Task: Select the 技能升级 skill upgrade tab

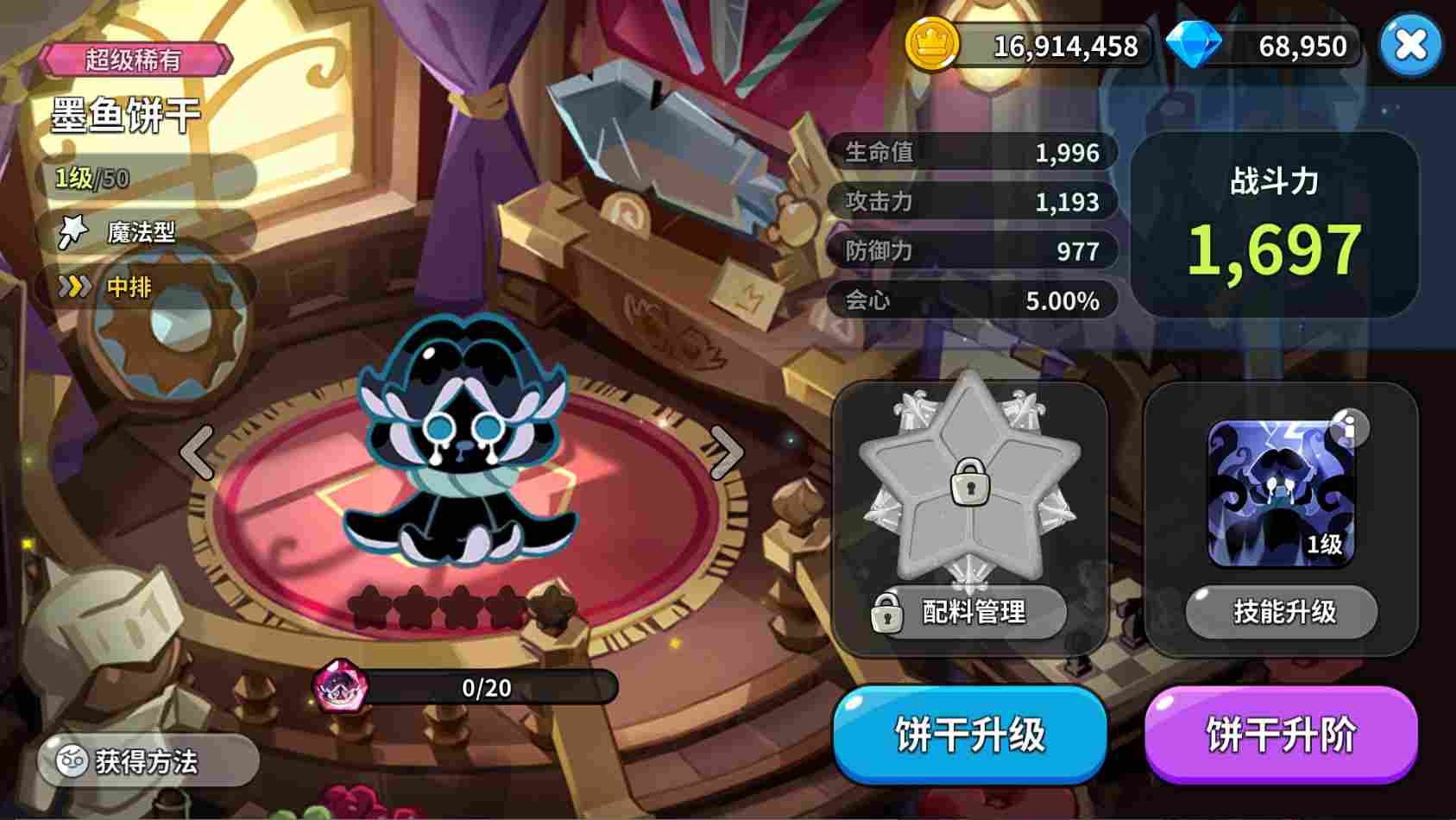Action: pyautogui.click(x=1280, y=611)
